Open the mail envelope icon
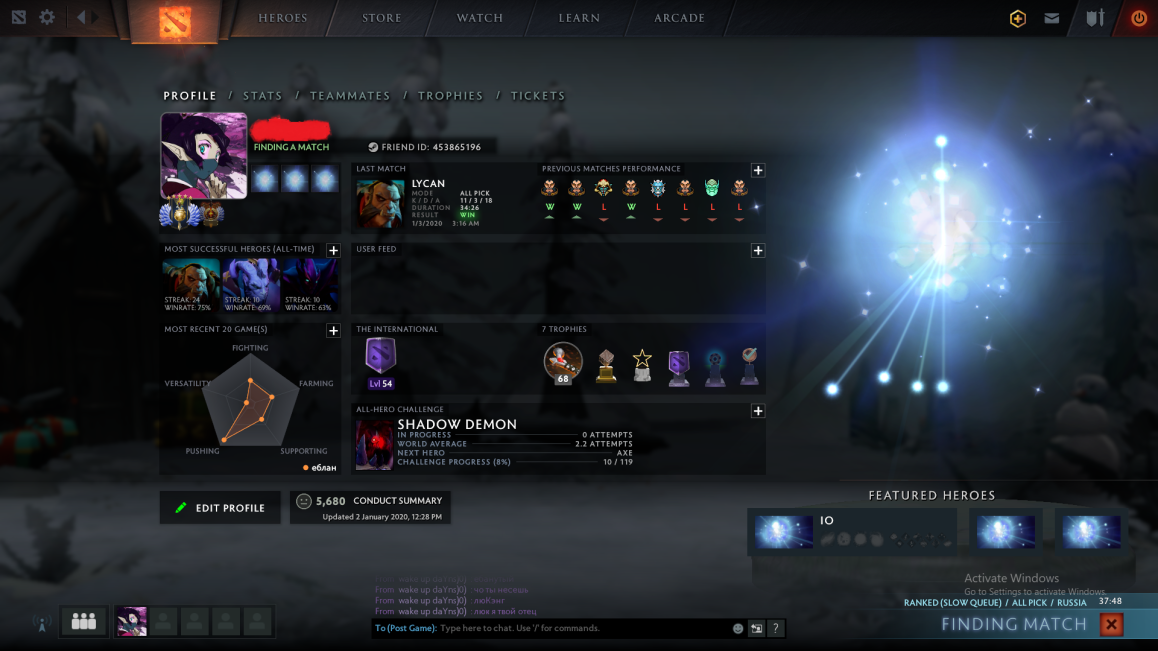The height and width of the screenshot is (651, 1158). [x=1052, y=18]
